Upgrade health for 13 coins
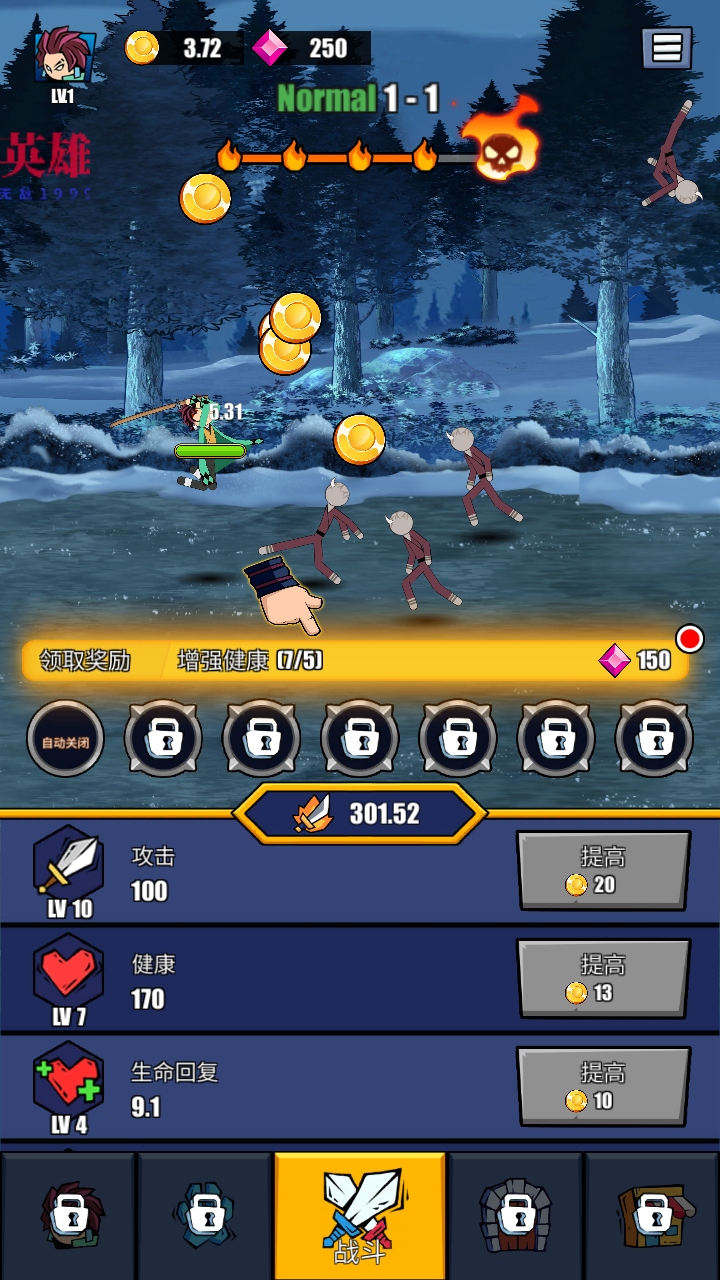This screenshot has width=720, height=1280. (603, 979)
